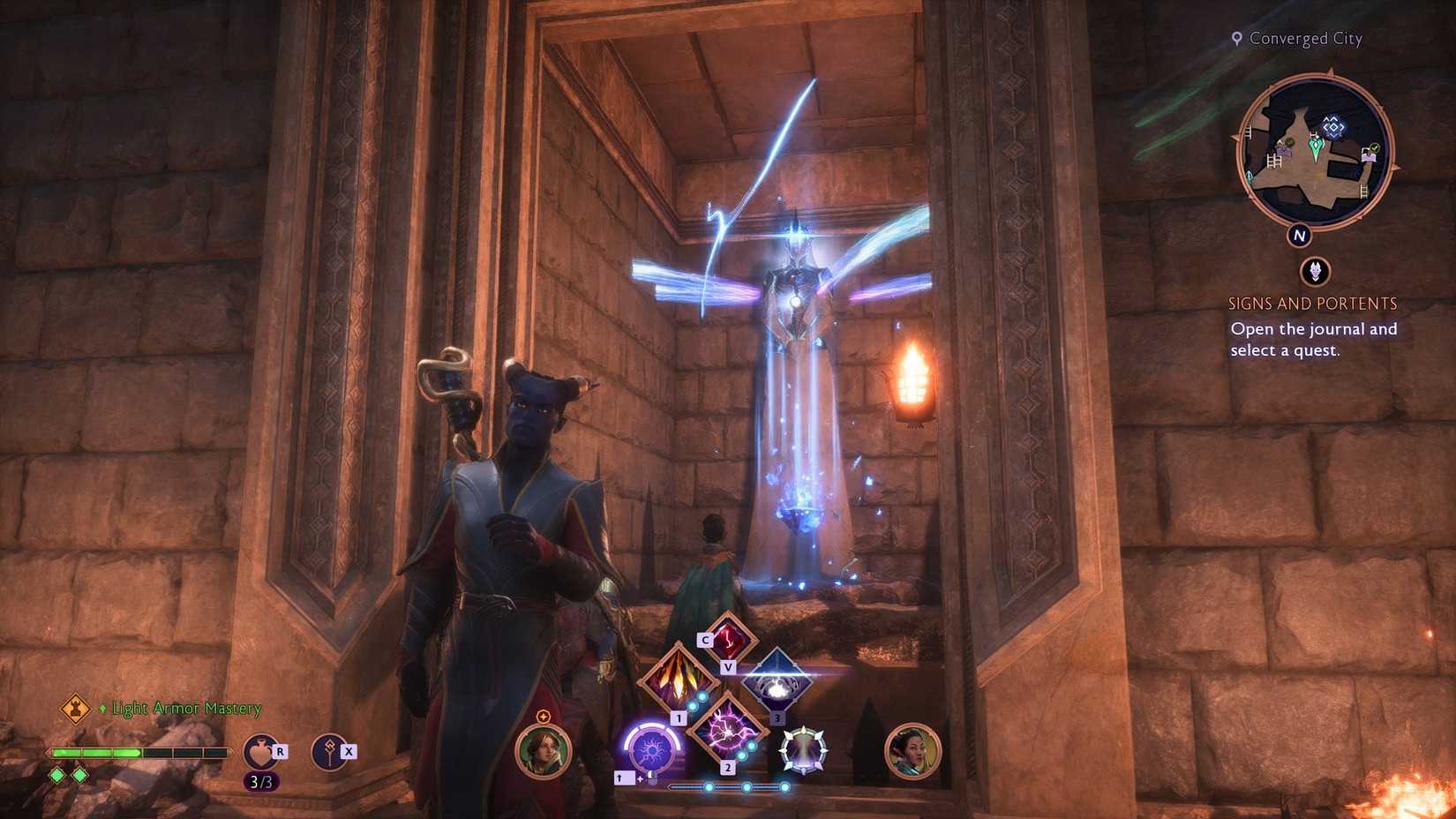Use the red companion ability bound to C
Viewport: 1456px width, 819px height.
tap(731, 640)
